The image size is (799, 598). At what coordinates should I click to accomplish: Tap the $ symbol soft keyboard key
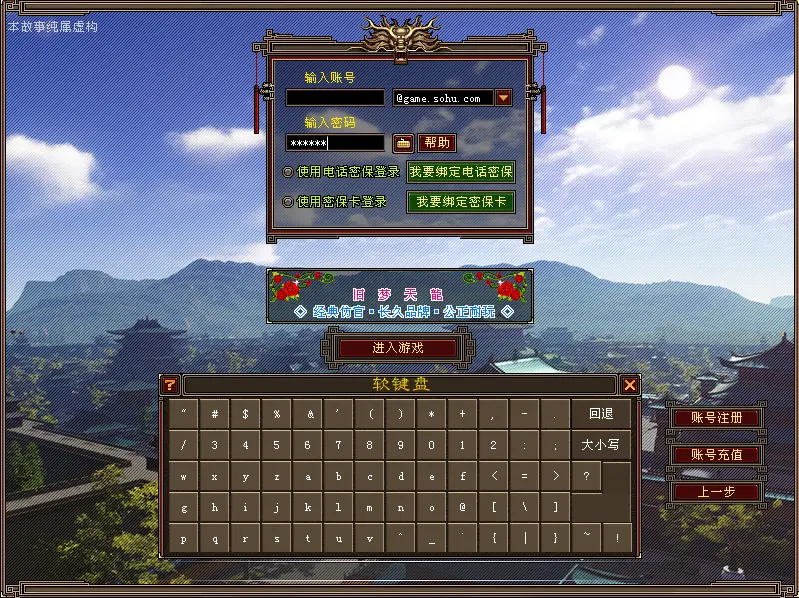coord(245,413)
